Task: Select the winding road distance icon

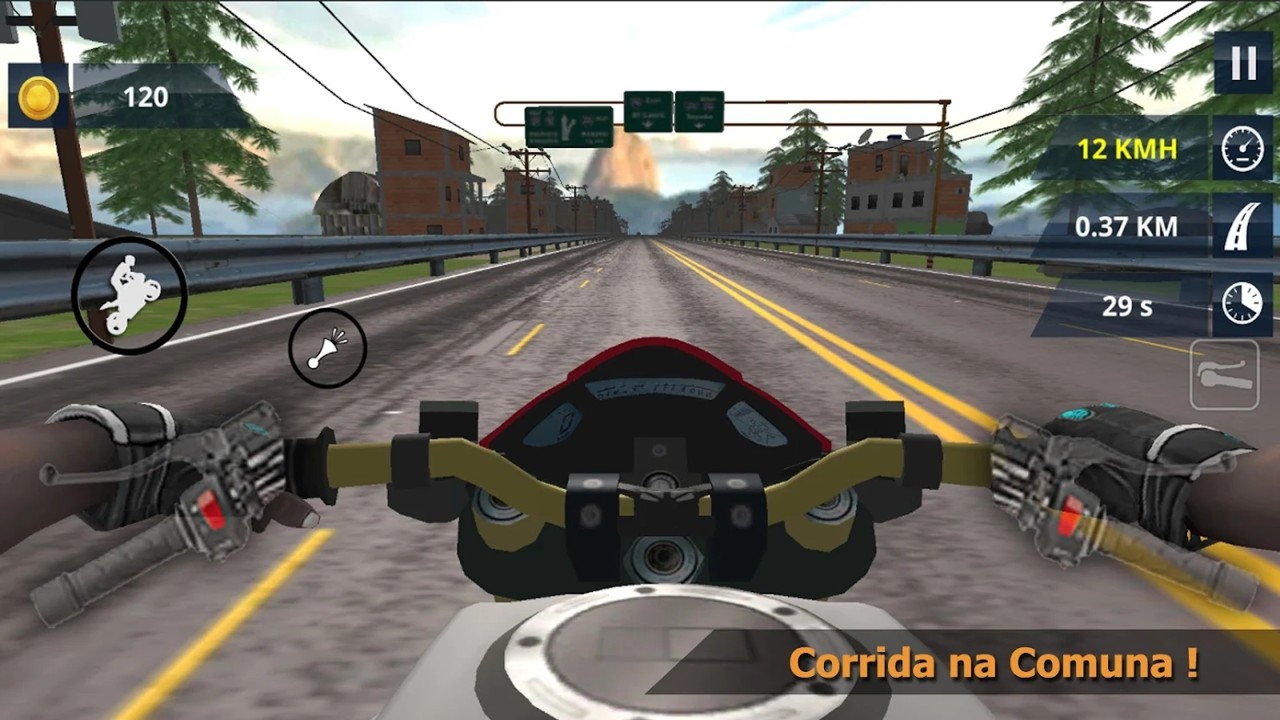Action: 1240,227
